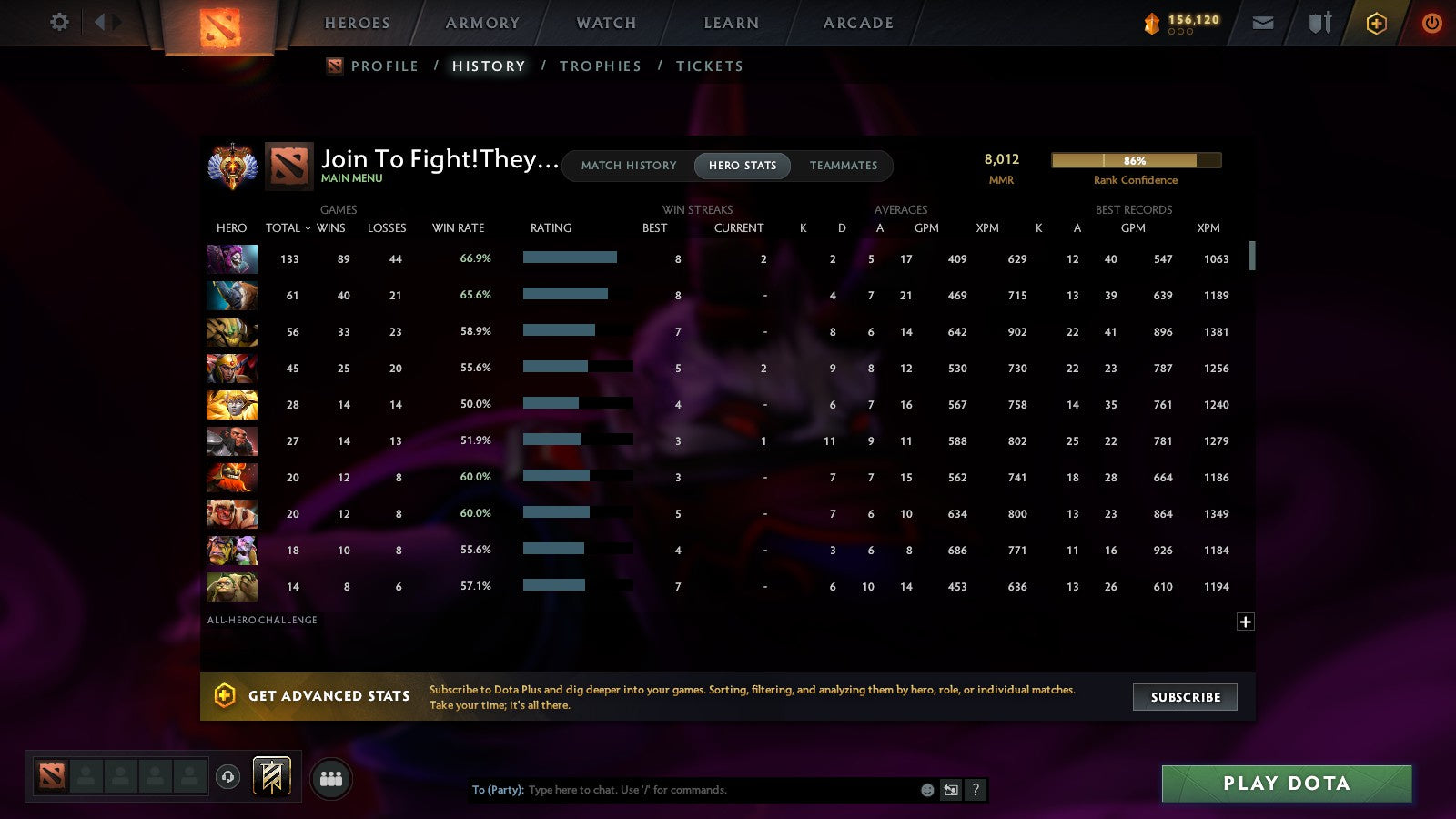The width and height of the screenshot is (1456, 819).
Task: Expand the All-Hero Challenge plus control
Action: point(1244,621)
